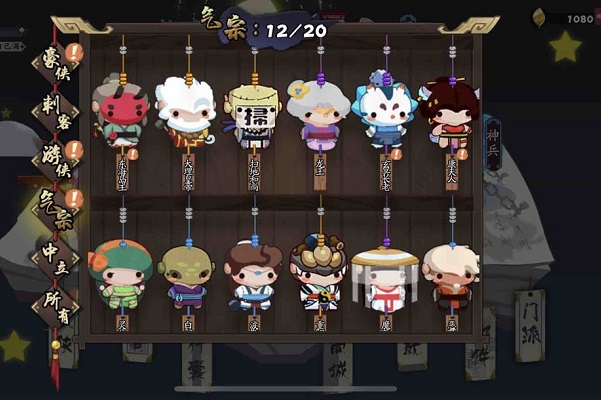Viewport: 601px width, 400px height.
Task: Pick the straw-hat veiled hero doll
Action: point(385,275)
